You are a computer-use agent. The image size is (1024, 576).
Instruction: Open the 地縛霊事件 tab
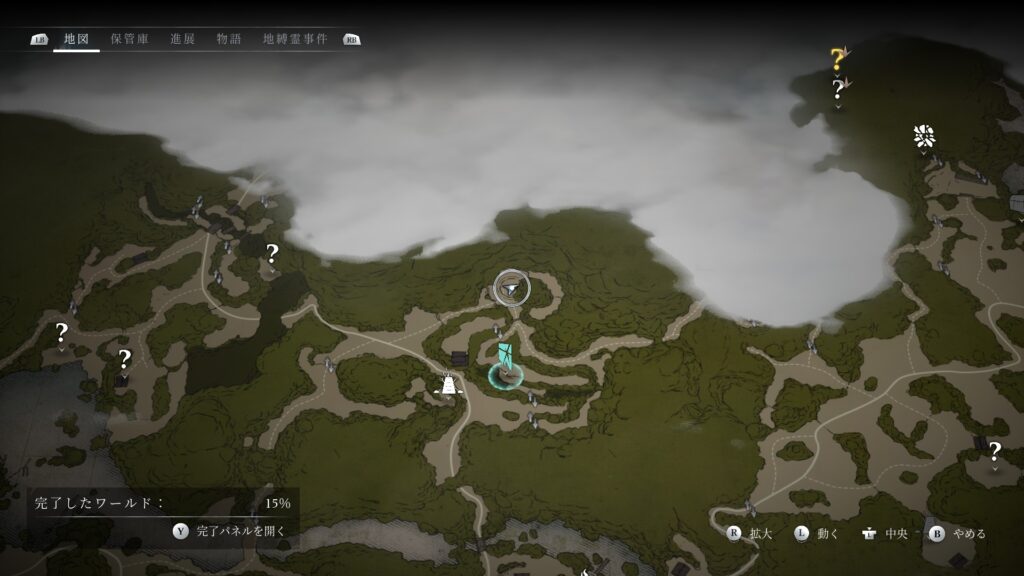click(295, 39)
